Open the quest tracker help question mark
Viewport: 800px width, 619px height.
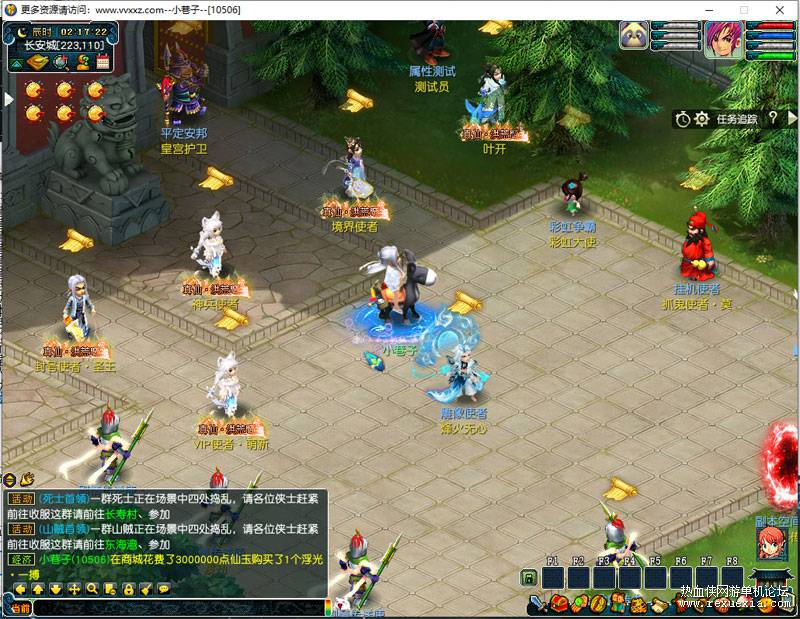point(774,118)
